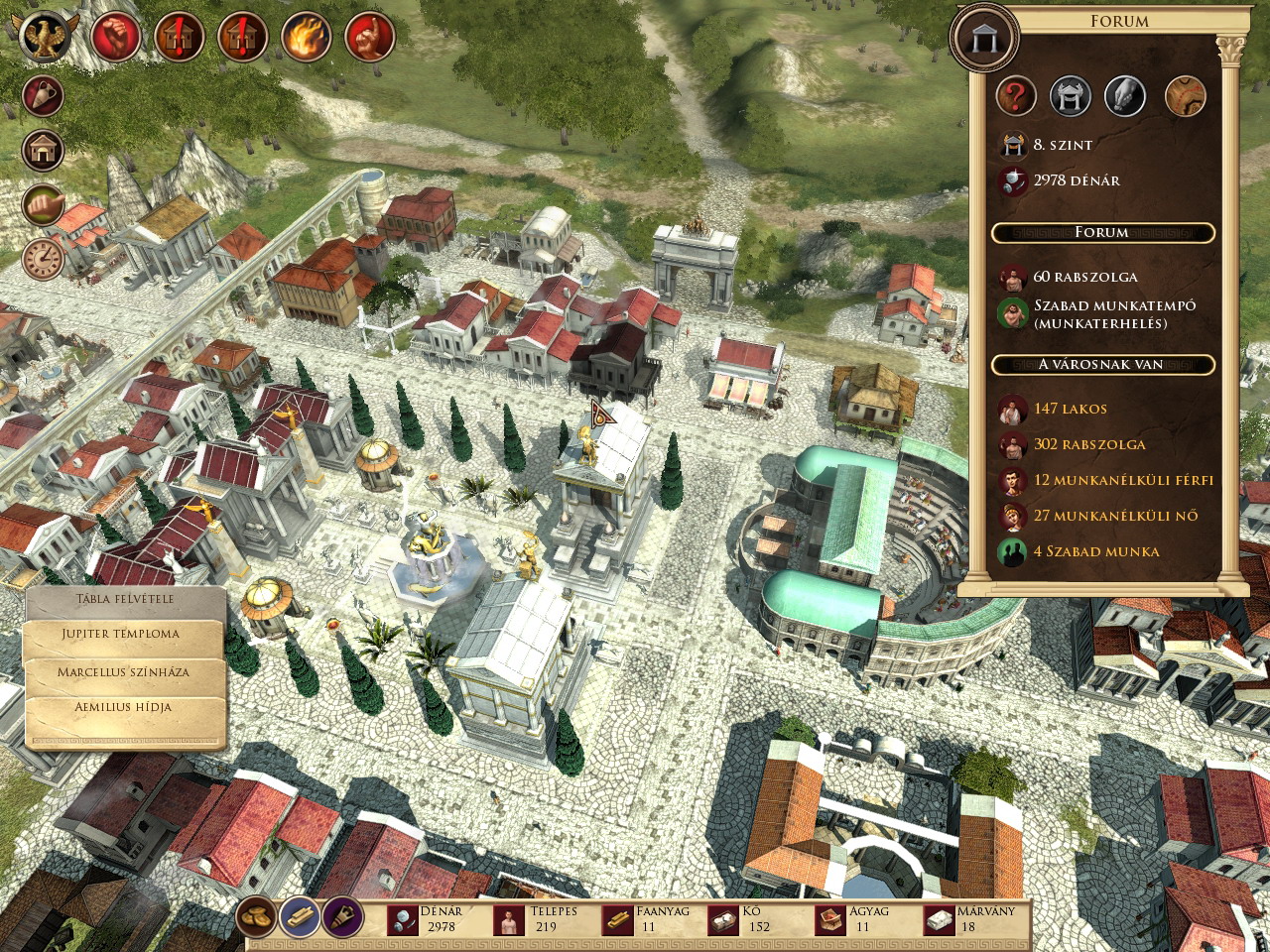This screenshot has height=952, width=1270.
Task: Open the clock game speed control
Action: [44, 259]
